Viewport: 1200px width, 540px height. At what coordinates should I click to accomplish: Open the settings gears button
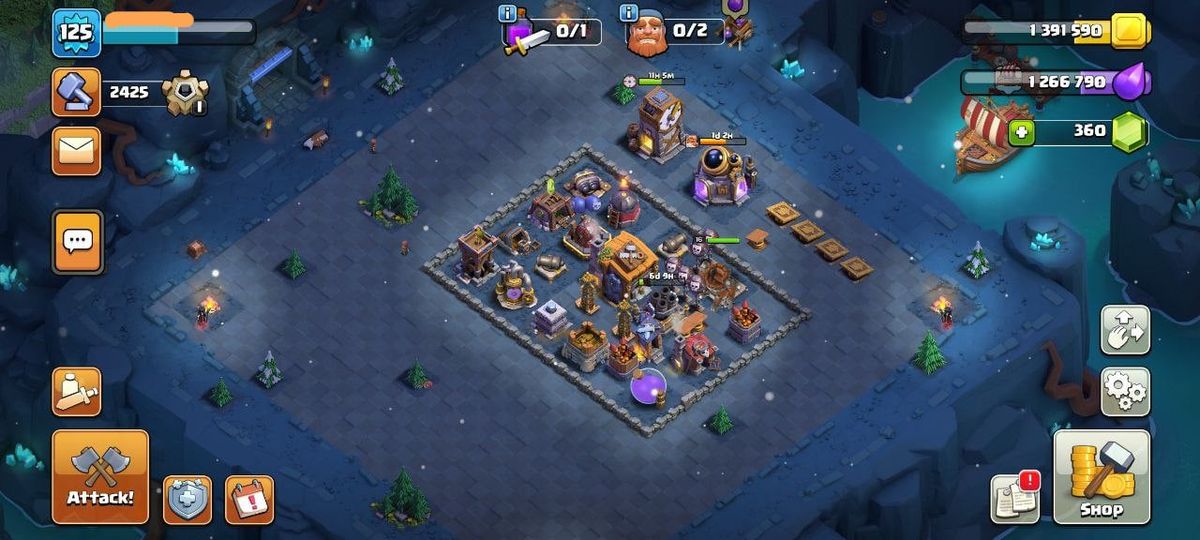click(1125, 391)
